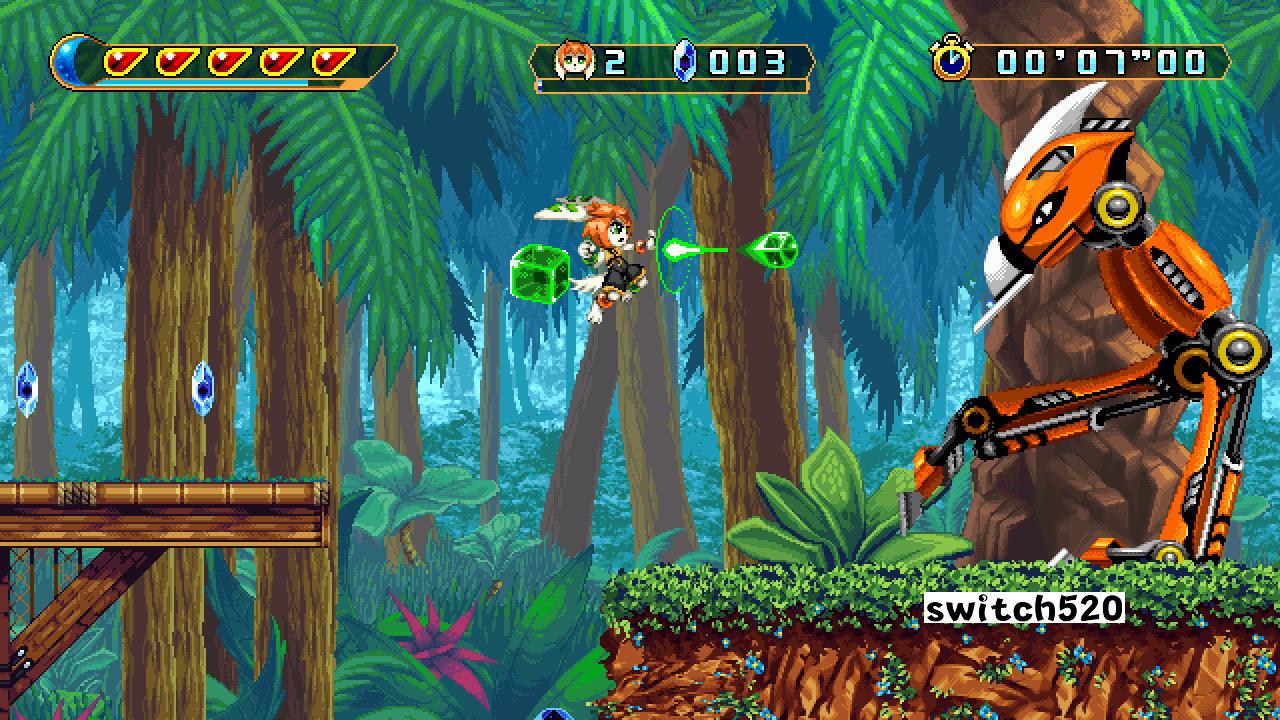Click the robot's yellow shoulder joint
The height and width of the screenshot is (720, 1280).
1116,208
